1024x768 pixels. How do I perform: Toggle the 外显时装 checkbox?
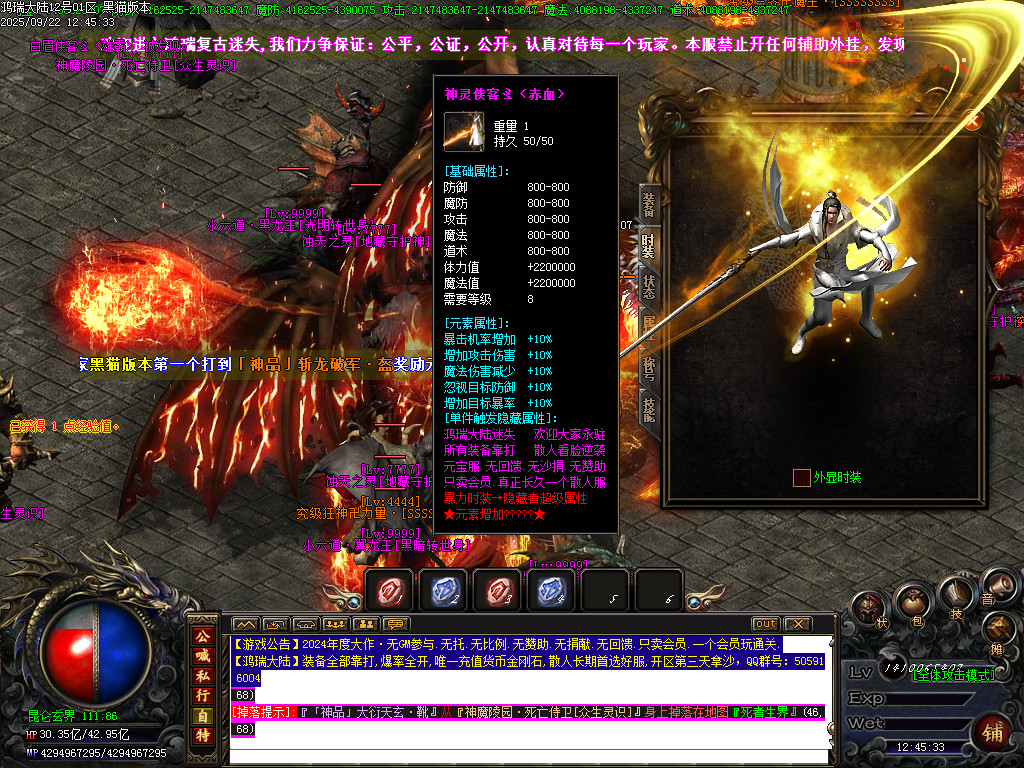tap(801, 478)
